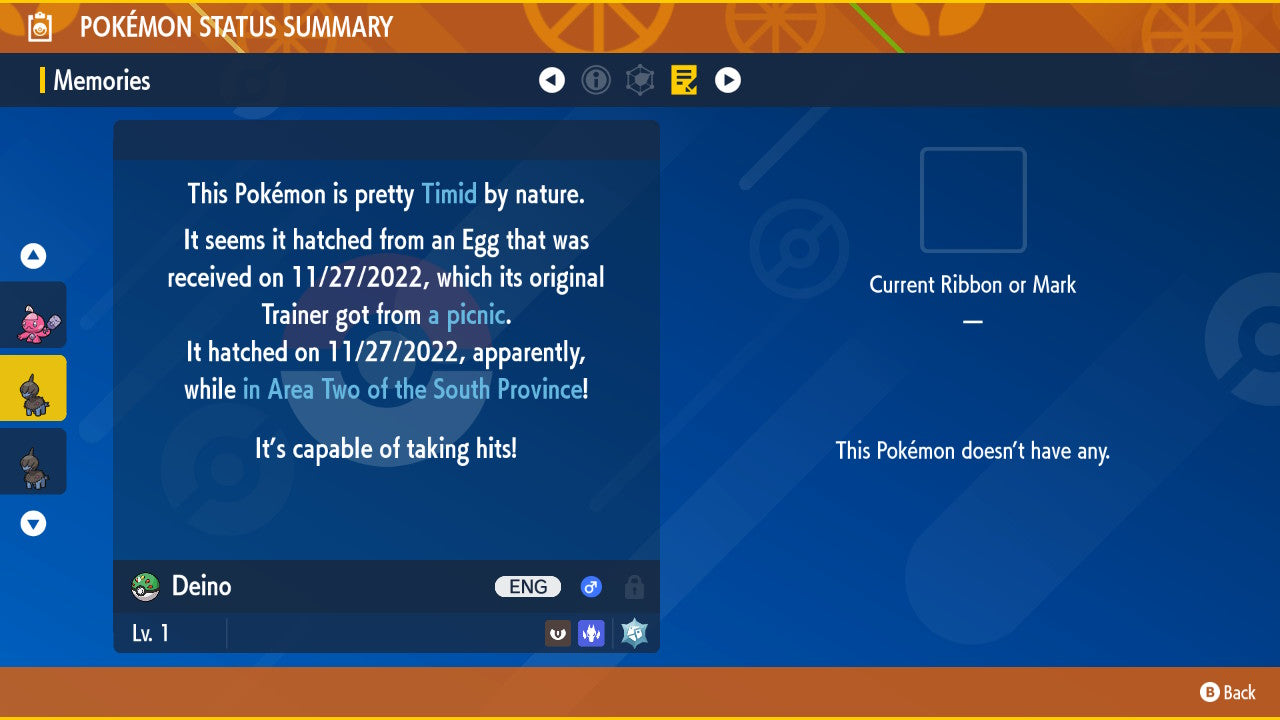This screenshot has height=720, width=1280.
Task: Click the male gender symbol
Action: click(591, 587)
